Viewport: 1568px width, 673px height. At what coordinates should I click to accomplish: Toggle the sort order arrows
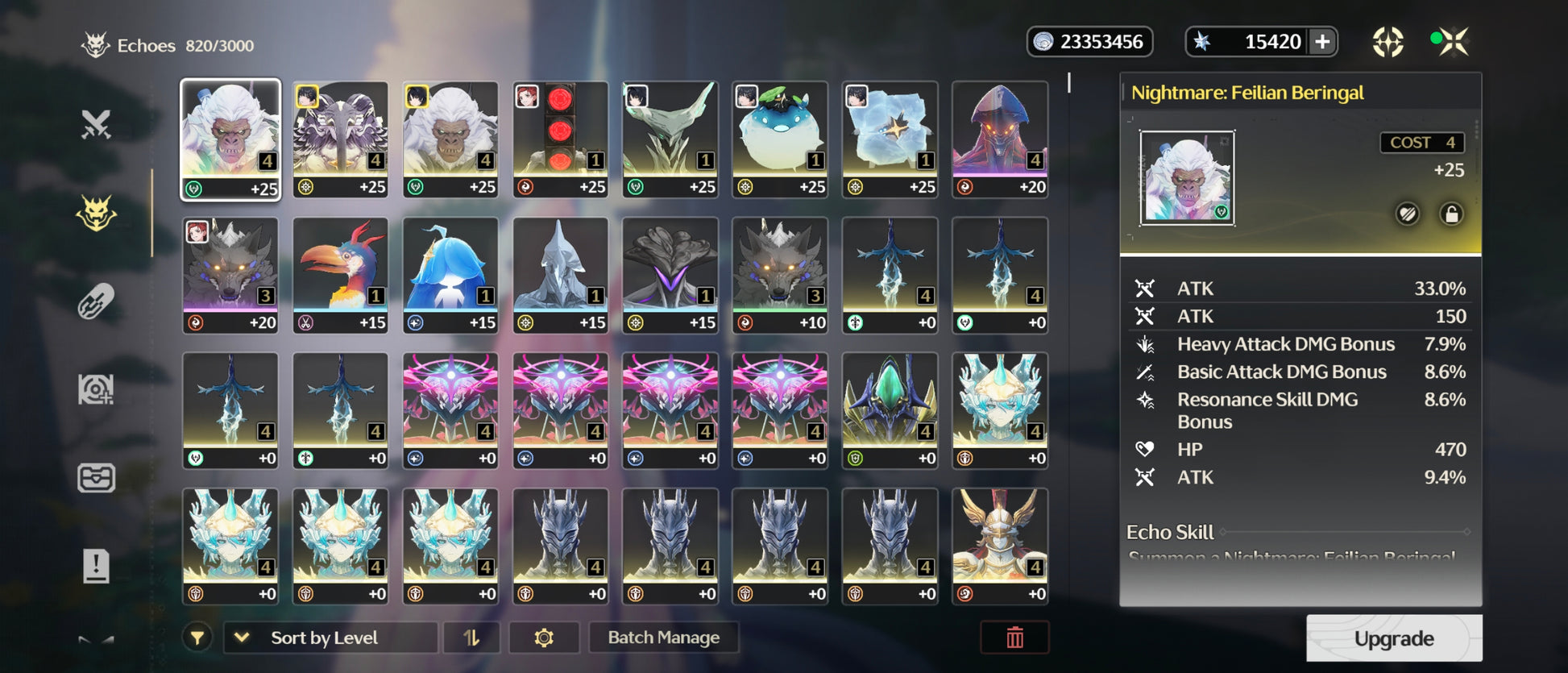point(471,638)
